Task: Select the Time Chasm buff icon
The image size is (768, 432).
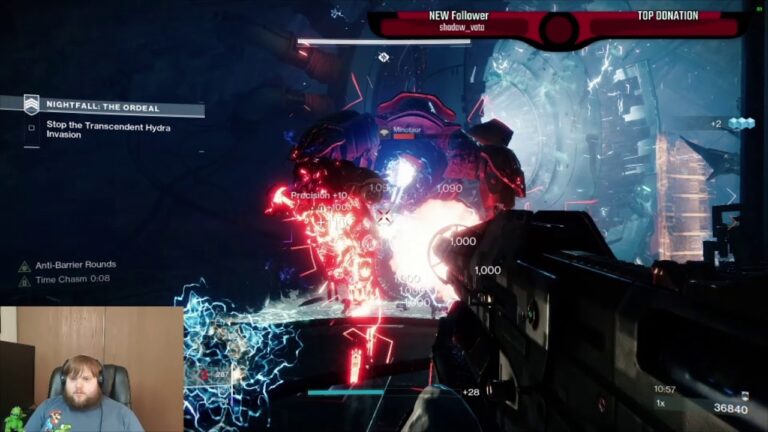Action: click(24, 279)
